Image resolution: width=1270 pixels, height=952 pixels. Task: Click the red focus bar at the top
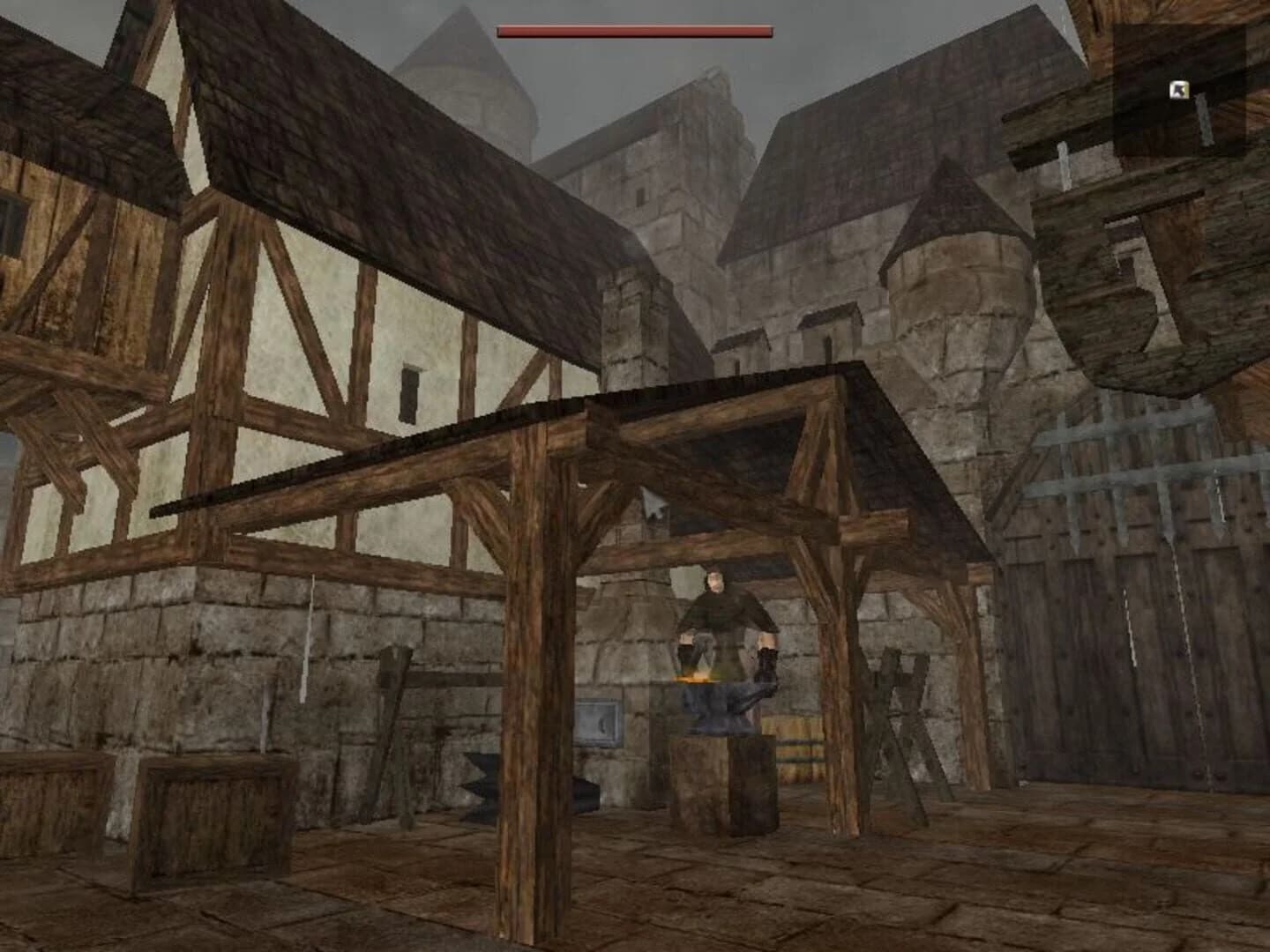coord(635,29)
